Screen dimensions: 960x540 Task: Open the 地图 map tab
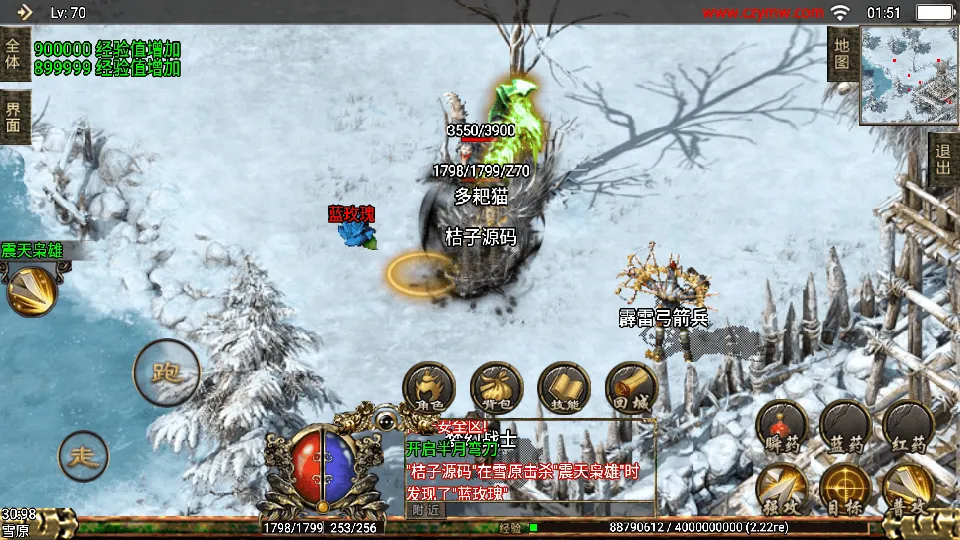841,54
